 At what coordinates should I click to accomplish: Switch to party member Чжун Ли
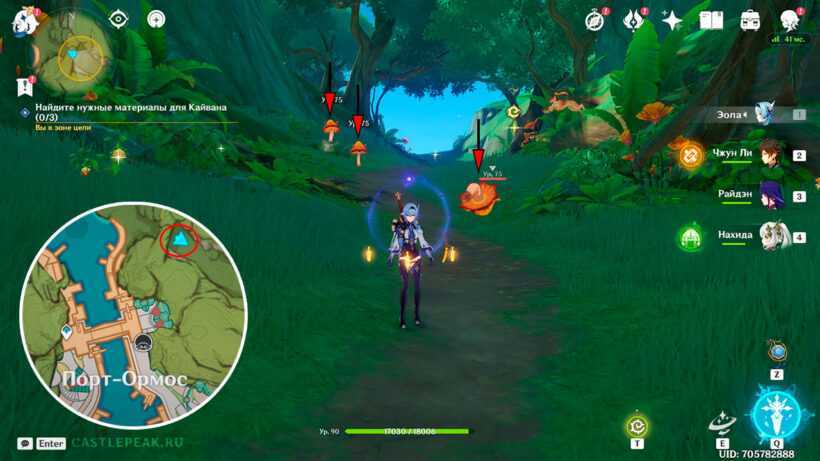768,155
